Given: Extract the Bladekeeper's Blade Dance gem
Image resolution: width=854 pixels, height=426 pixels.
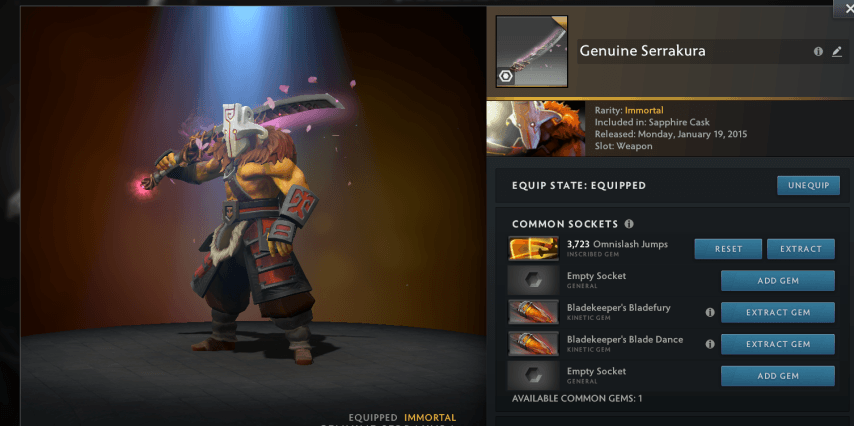Looking at the screenshot, I should 778,344.
